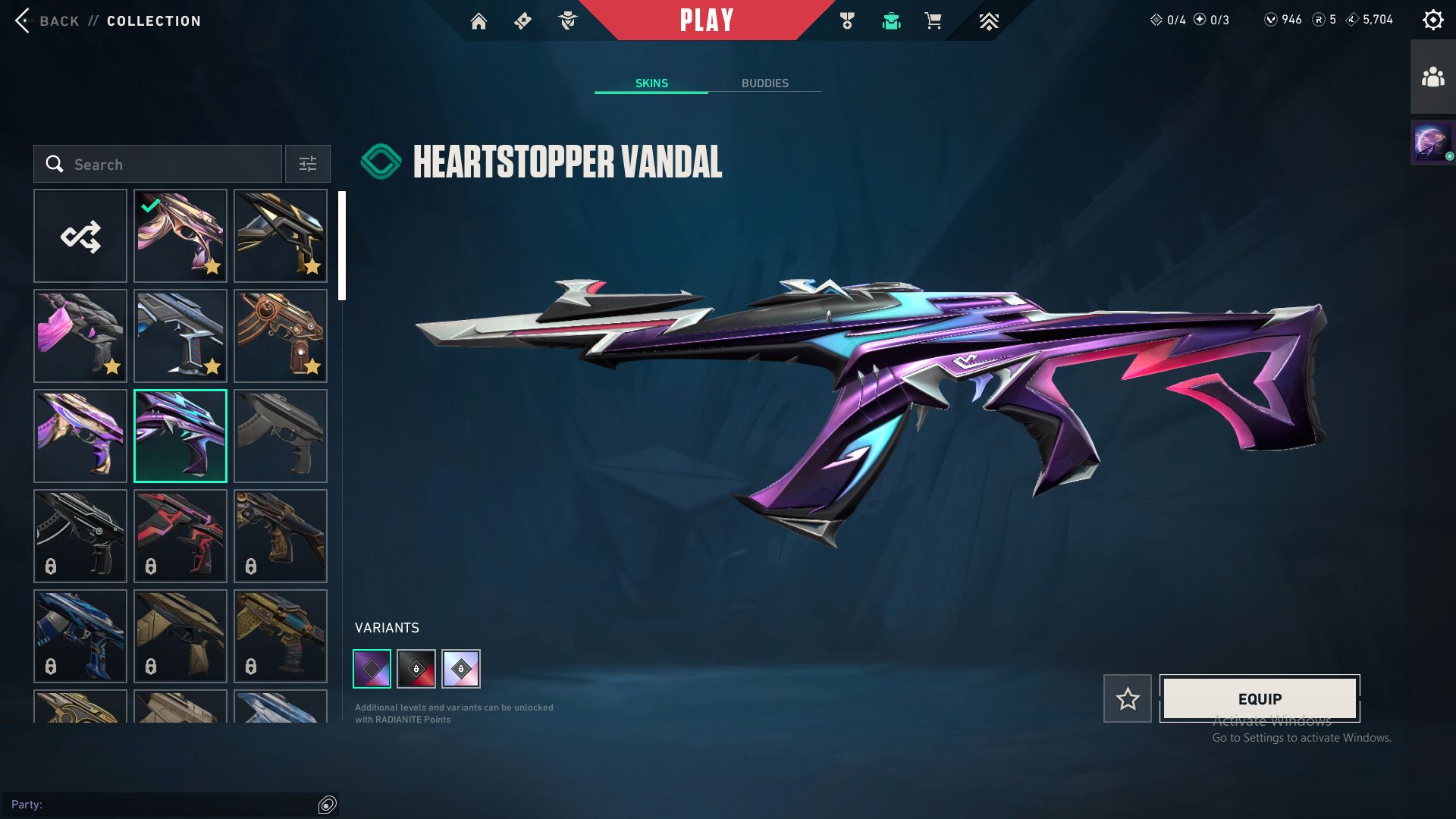
Task: Choose the purple base variant swatch
Action: tap(372, 669)
